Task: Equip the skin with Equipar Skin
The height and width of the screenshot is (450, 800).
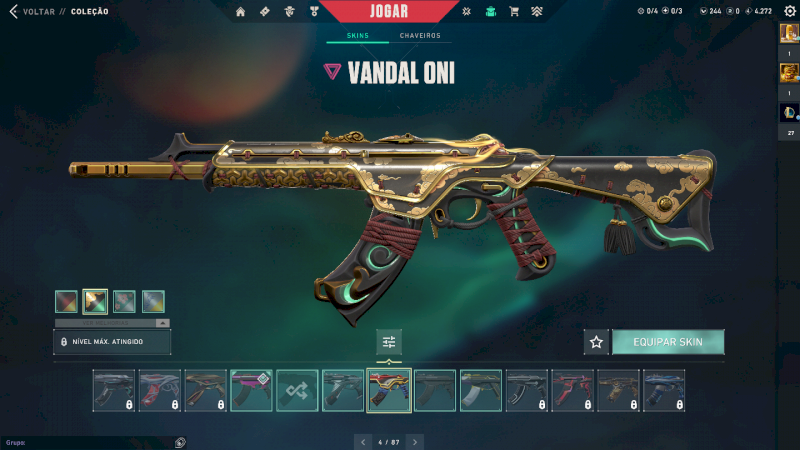Action: [668, 342]
